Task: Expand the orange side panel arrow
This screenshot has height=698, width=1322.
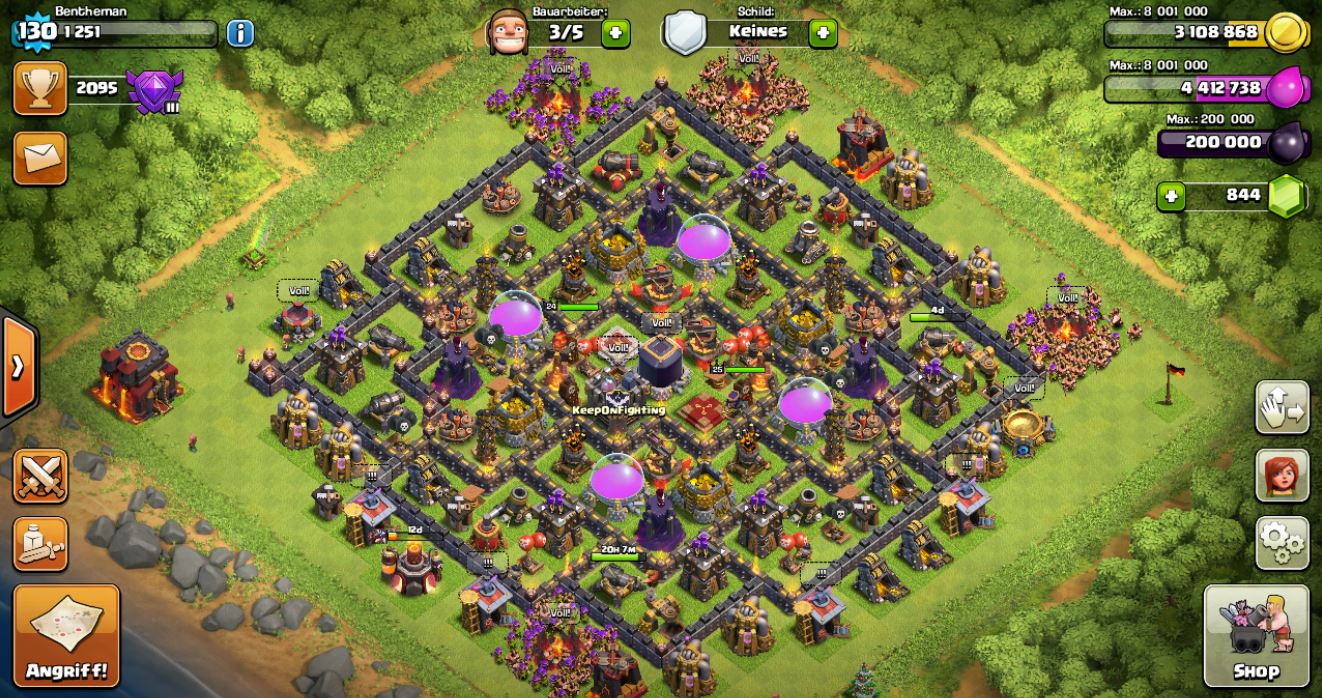Action: point(18,367)
